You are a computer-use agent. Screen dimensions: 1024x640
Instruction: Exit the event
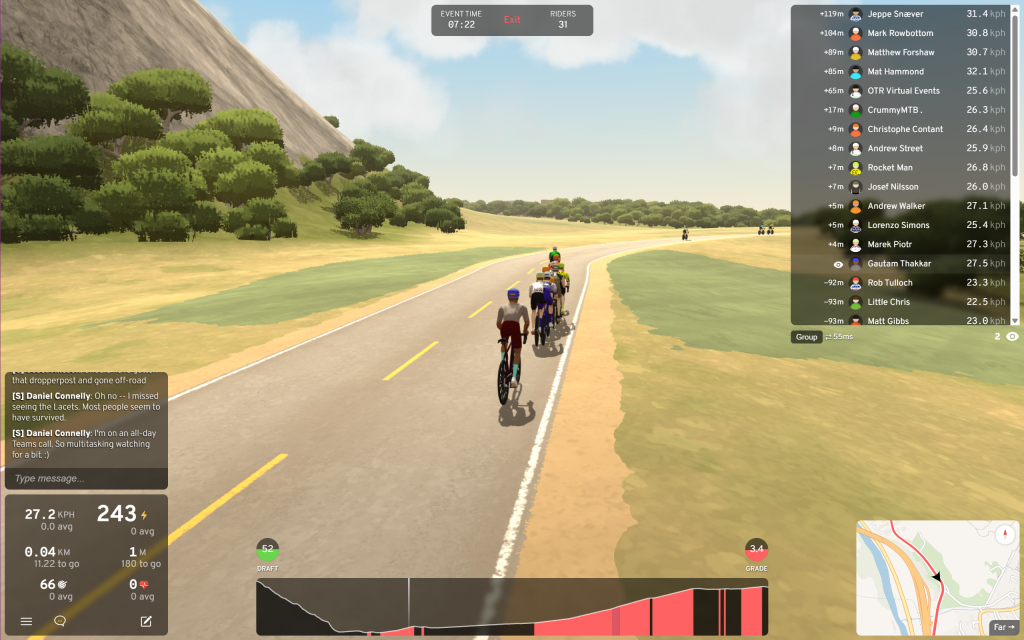pos(512,20)
